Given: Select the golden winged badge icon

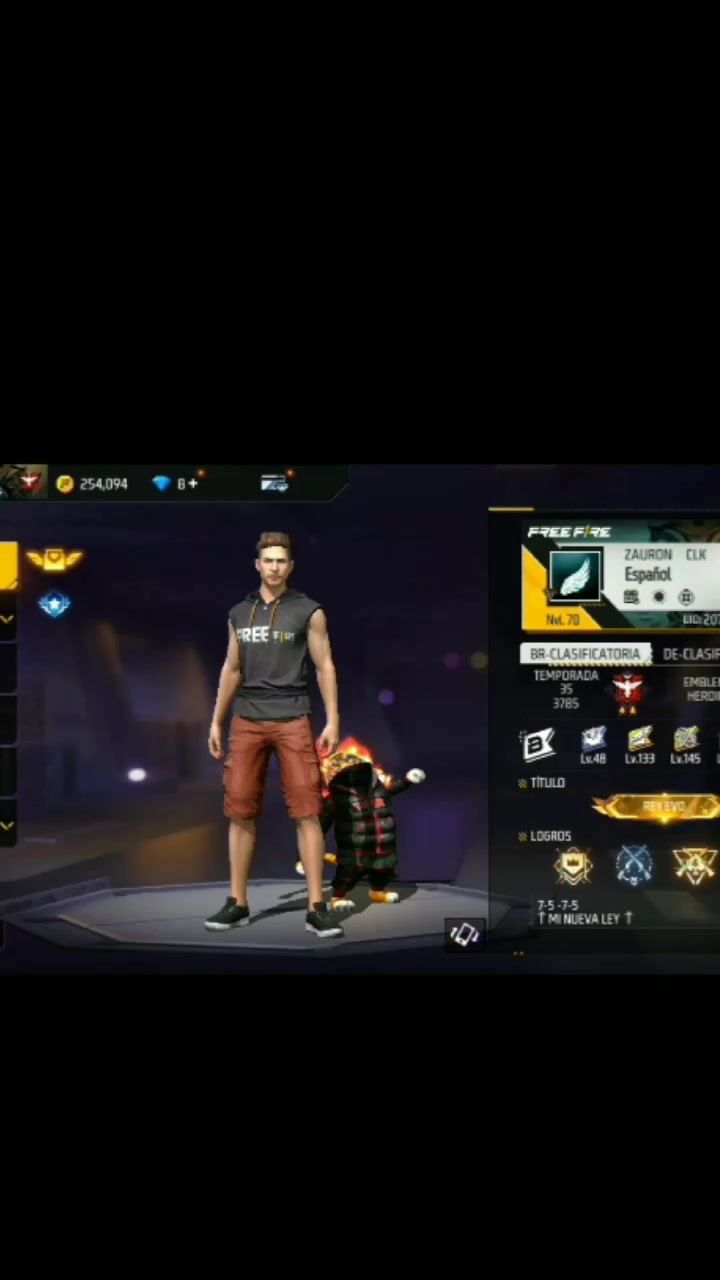Looking at the screenshot, I should click(54, 560).
